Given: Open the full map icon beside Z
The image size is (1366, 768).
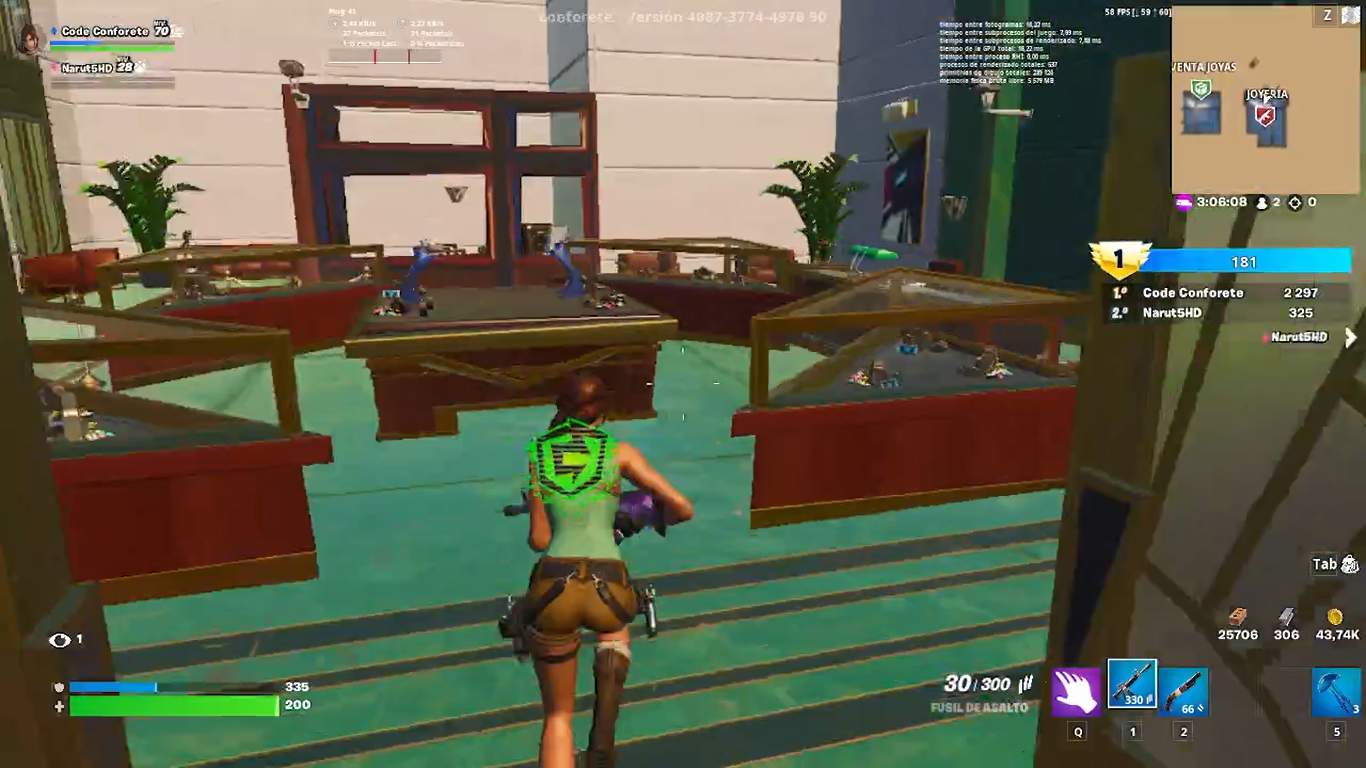Looking at the screenshot, I should tap(1350, 15).
